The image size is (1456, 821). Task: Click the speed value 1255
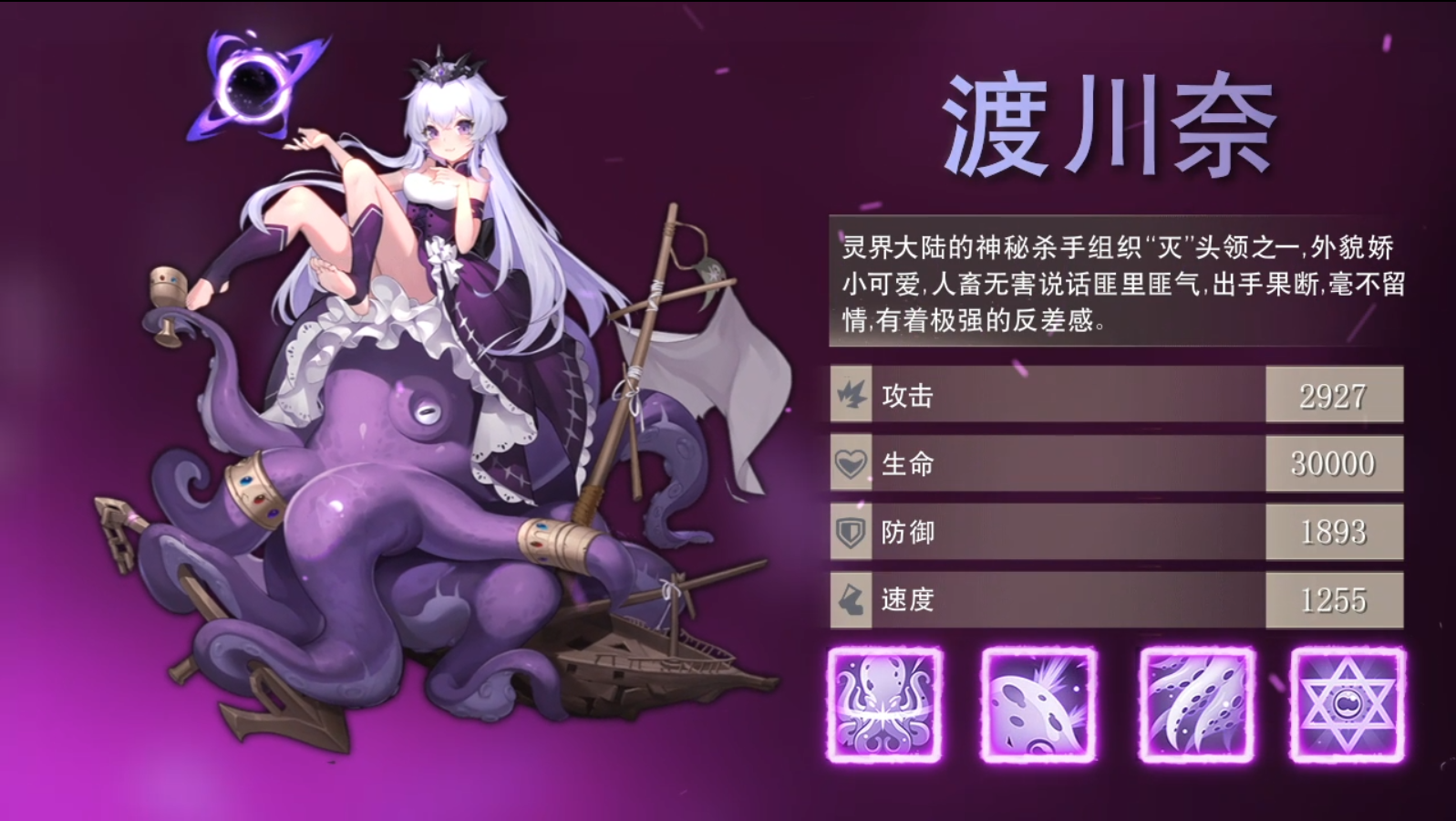(1335, 601)
